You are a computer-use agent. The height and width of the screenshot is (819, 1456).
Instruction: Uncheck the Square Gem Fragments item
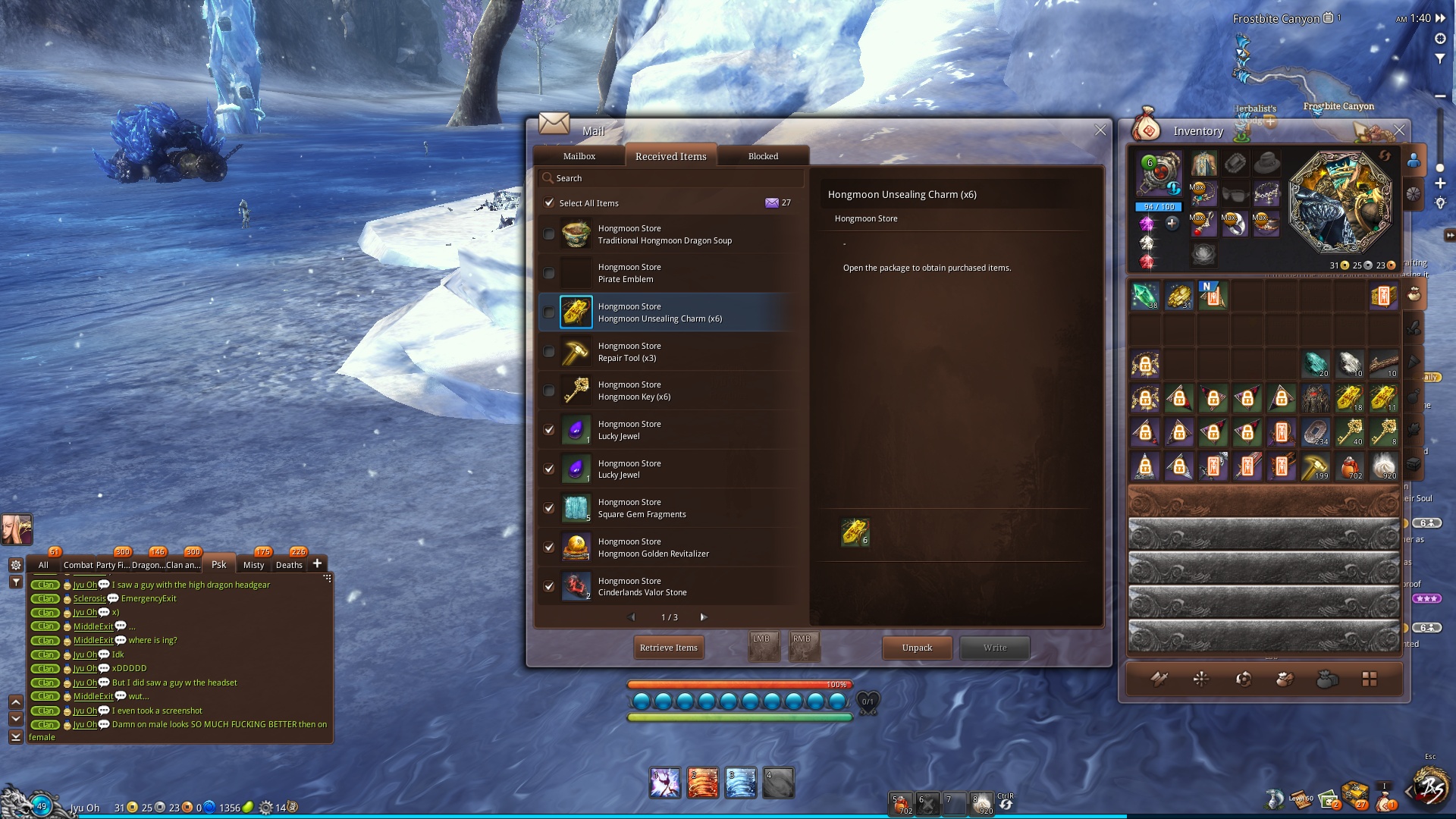pos(549,508)
